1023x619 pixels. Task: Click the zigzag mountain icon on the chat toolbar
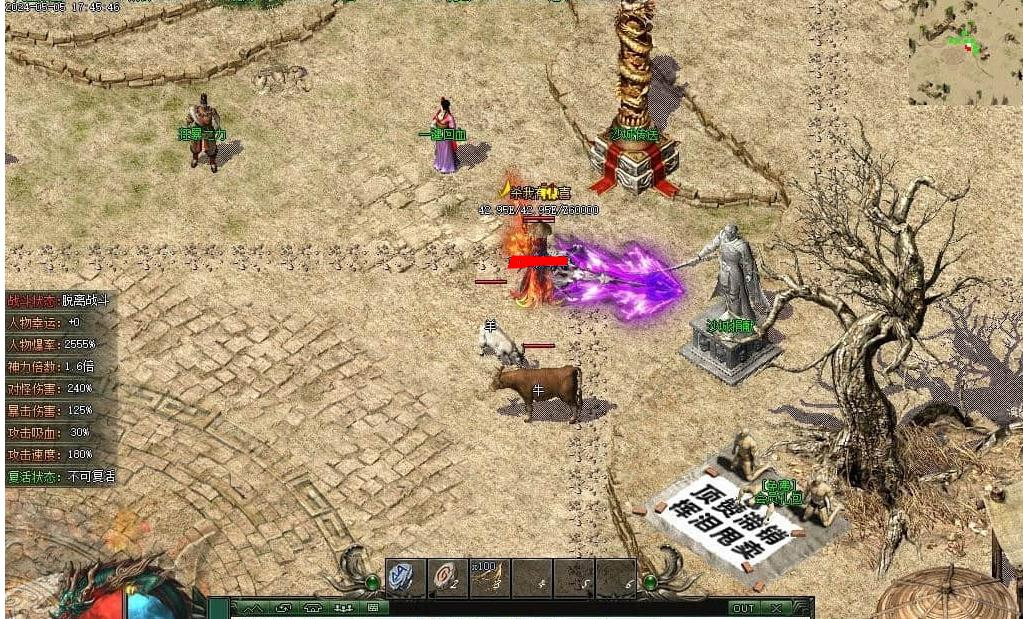tap(253, 608)
